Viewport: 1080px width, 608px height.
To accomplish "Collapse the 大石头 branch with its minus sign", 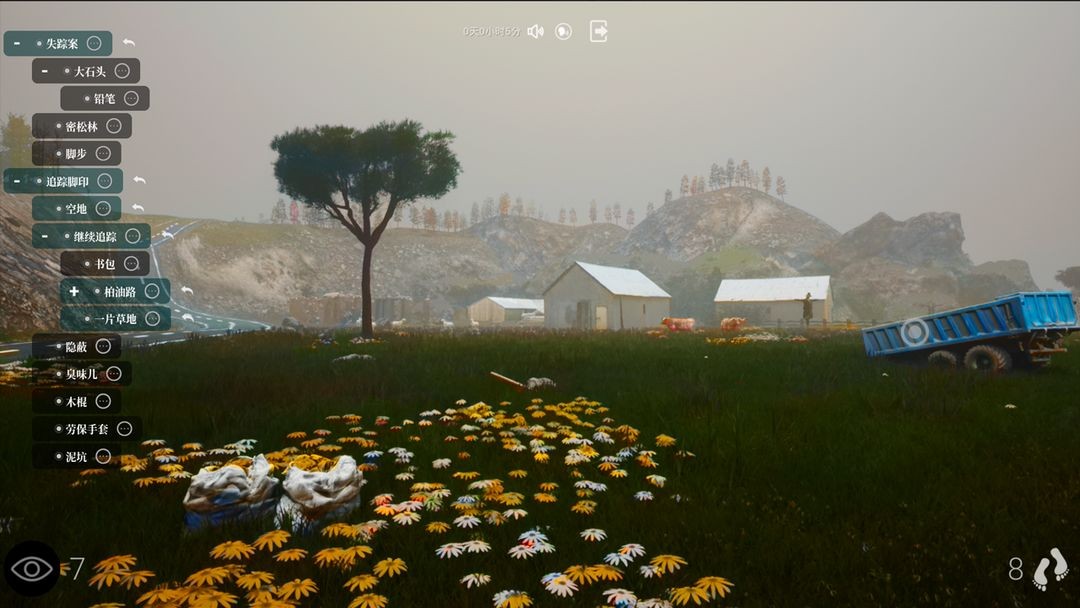I will coord(45,71).
